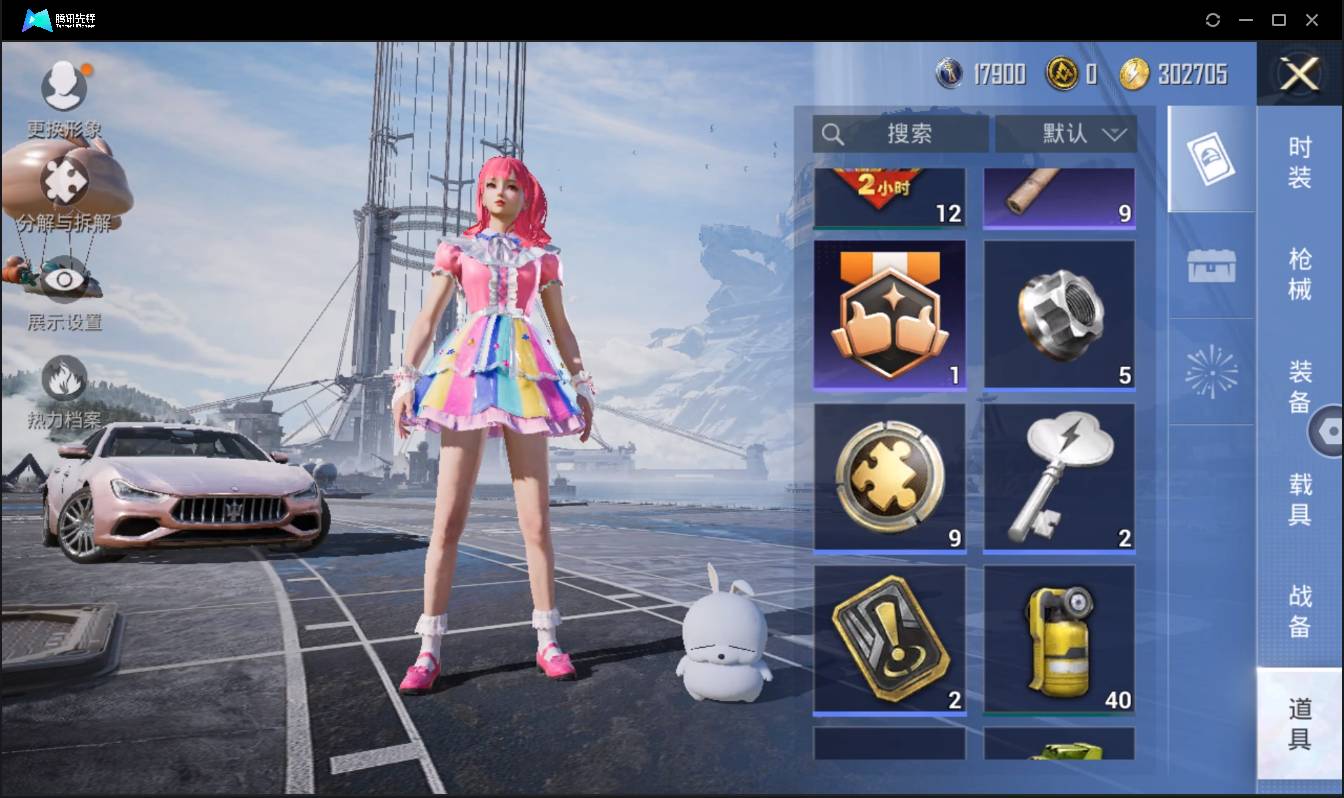Open 展示设置 display settings
Viewport: 1344px width, 798px height.
tap(64, 281)
